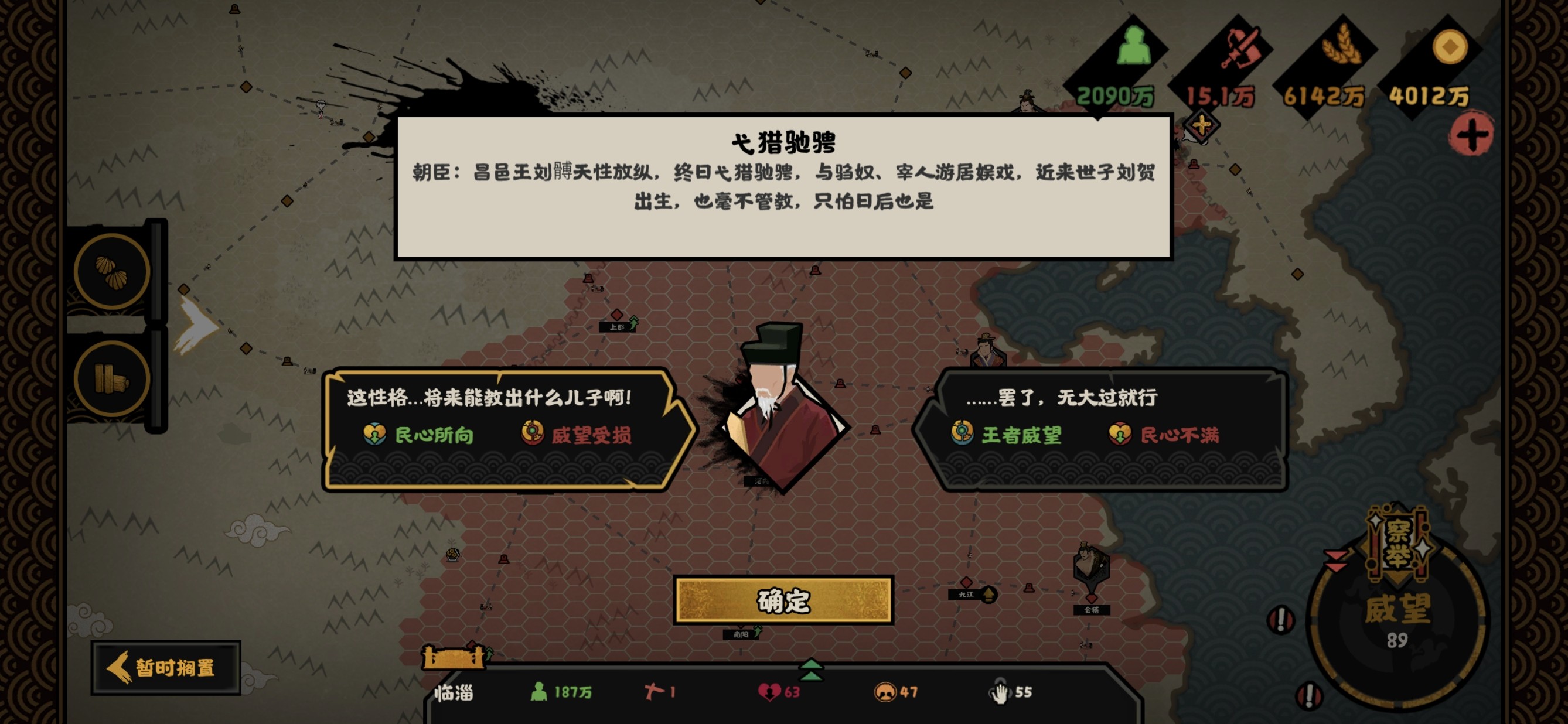Click the wheat grain resource icon
1568x724 pixels.
click(1342, 47)
